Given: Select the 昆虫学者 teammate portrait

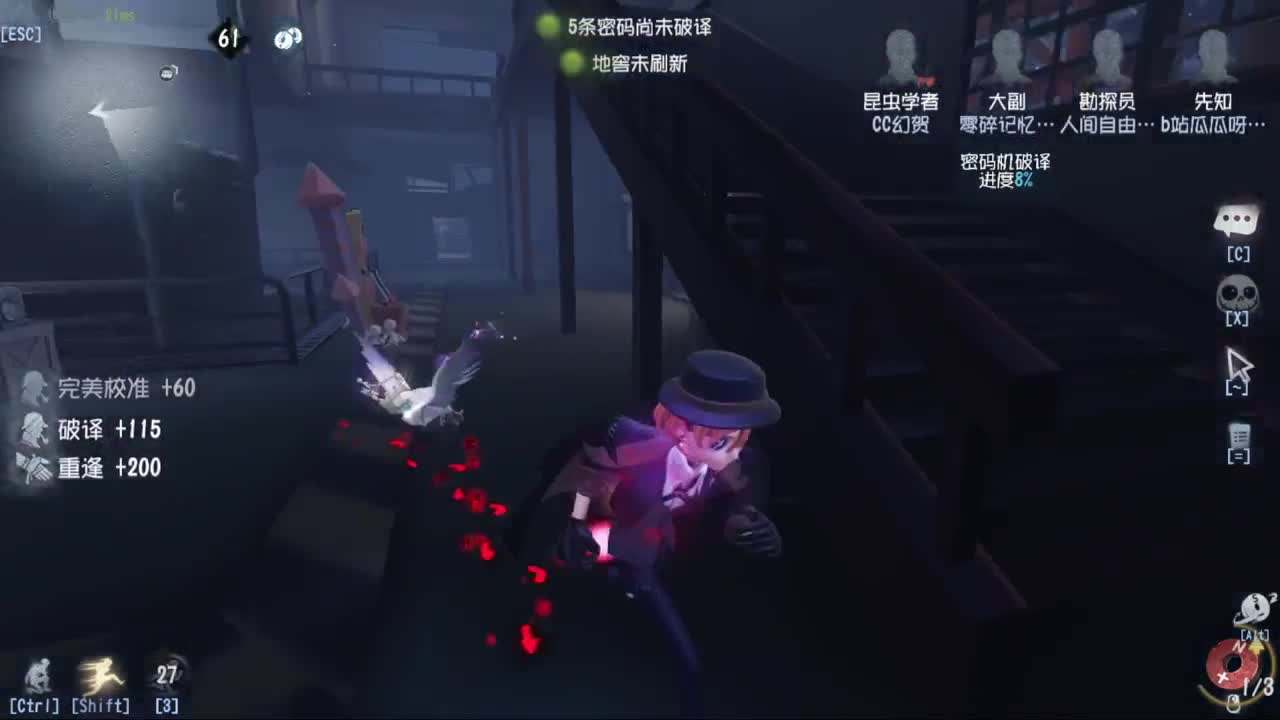Looking at the screenshot, I should [900, 55].
